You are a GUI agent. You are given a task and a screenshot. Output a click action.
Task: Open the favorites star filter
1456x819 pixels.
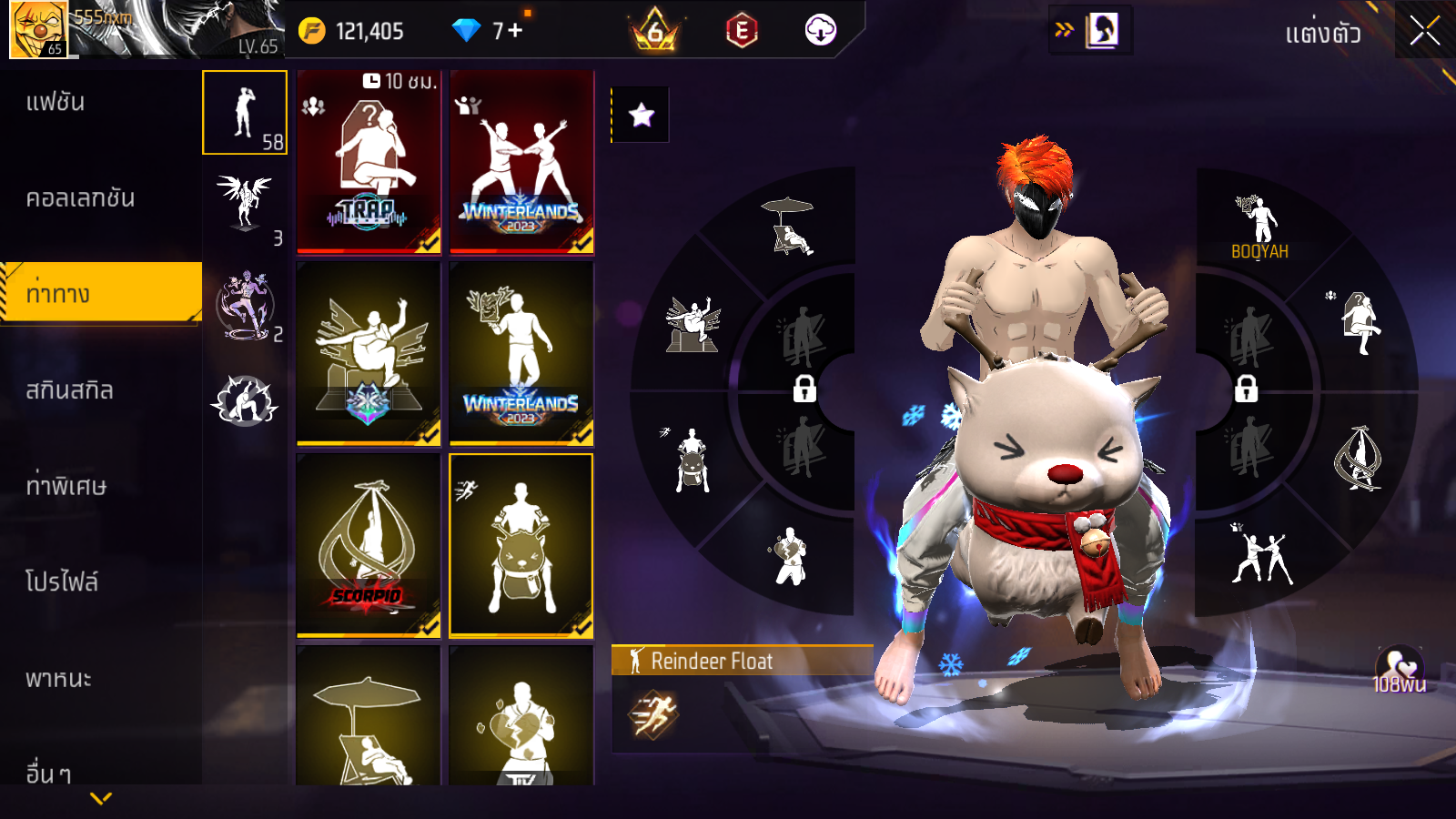642,115
